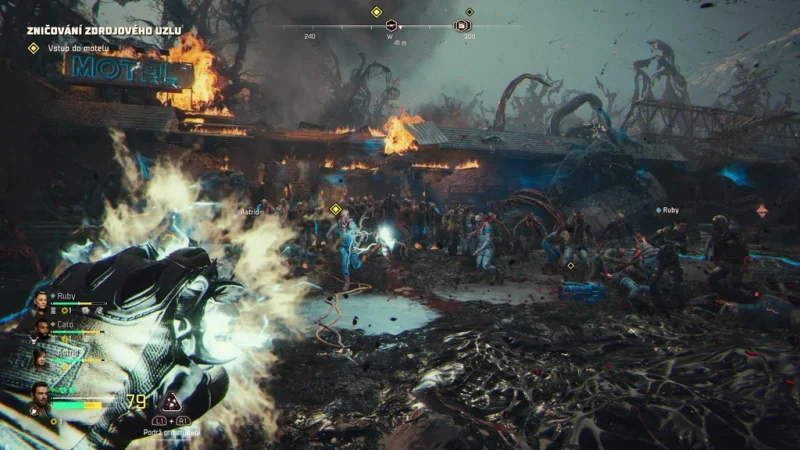Click the yellow objective diamond in the crowd
800x450 pixels.
coord(336,209)
